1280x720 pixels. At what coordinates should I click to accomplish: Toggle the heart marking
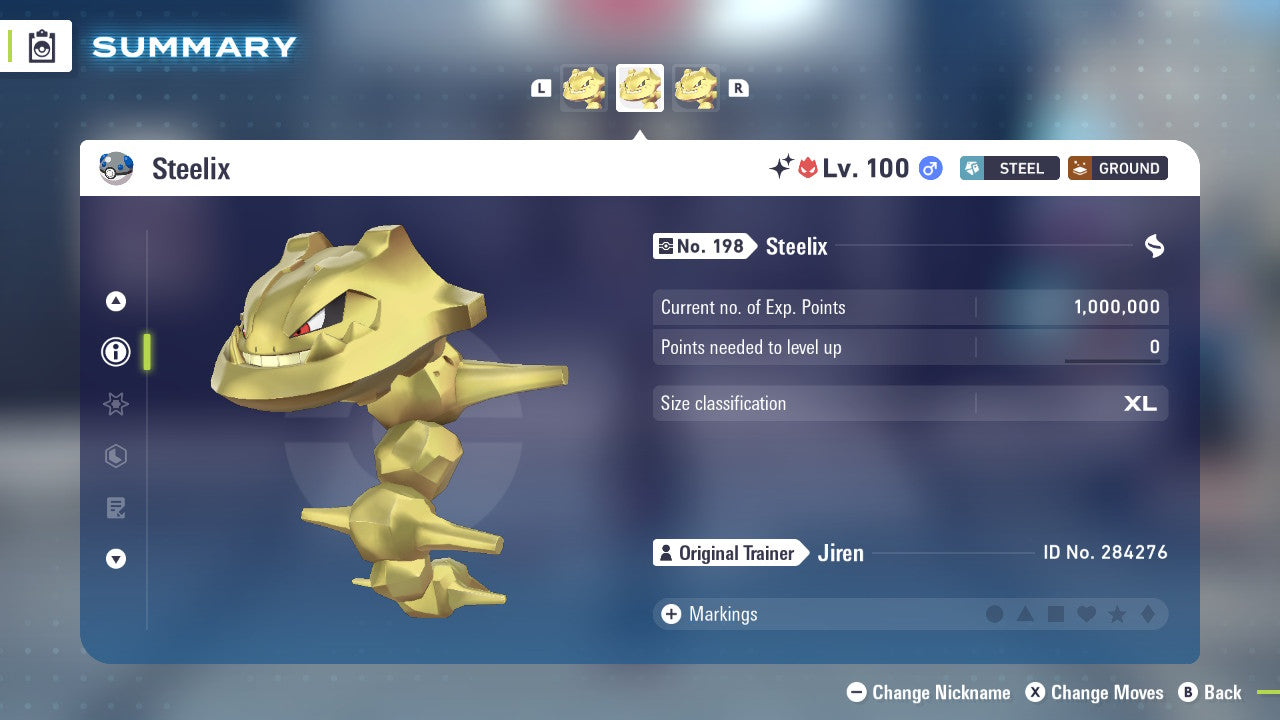point(1086,614)
